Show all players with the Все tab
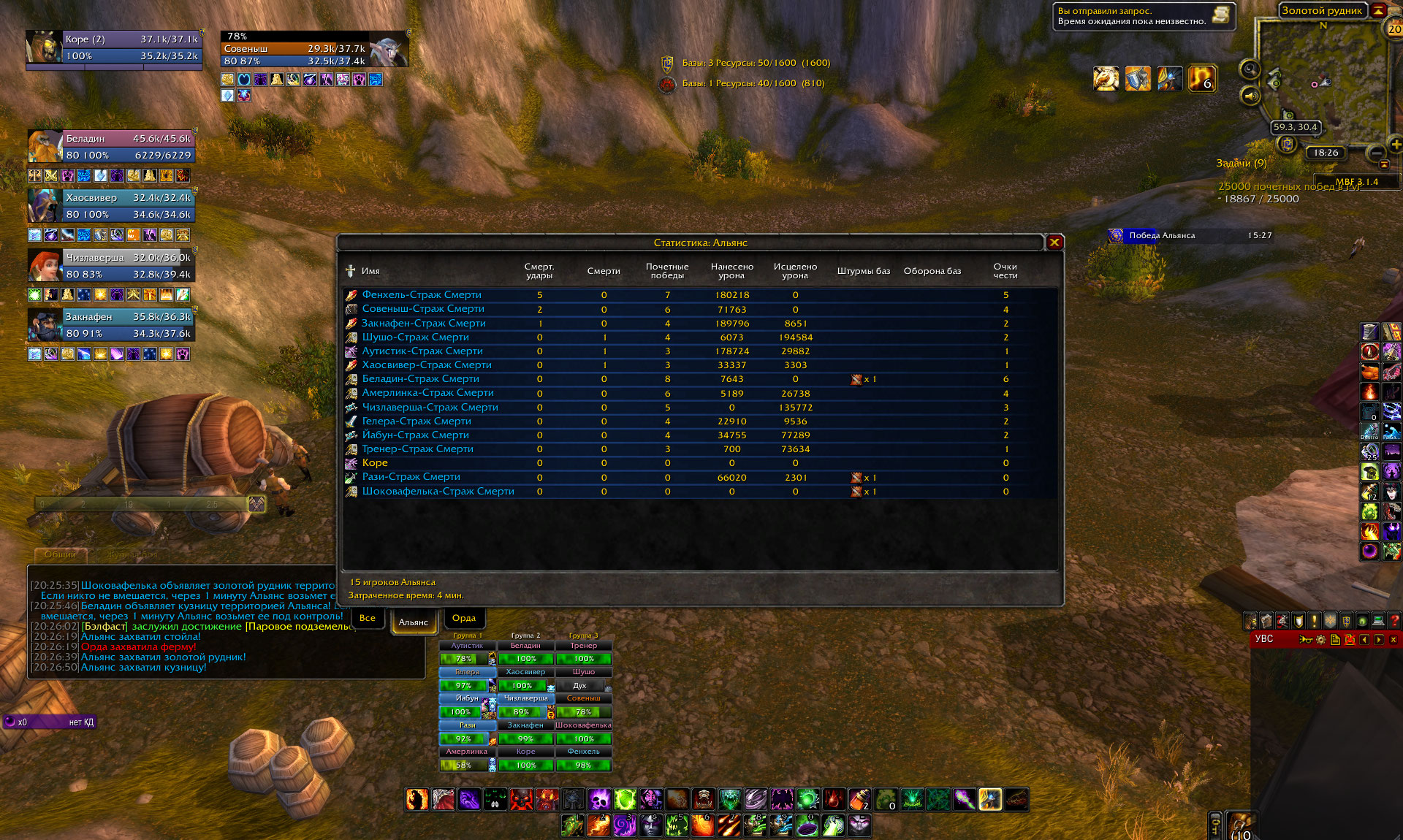 point(368,619)
